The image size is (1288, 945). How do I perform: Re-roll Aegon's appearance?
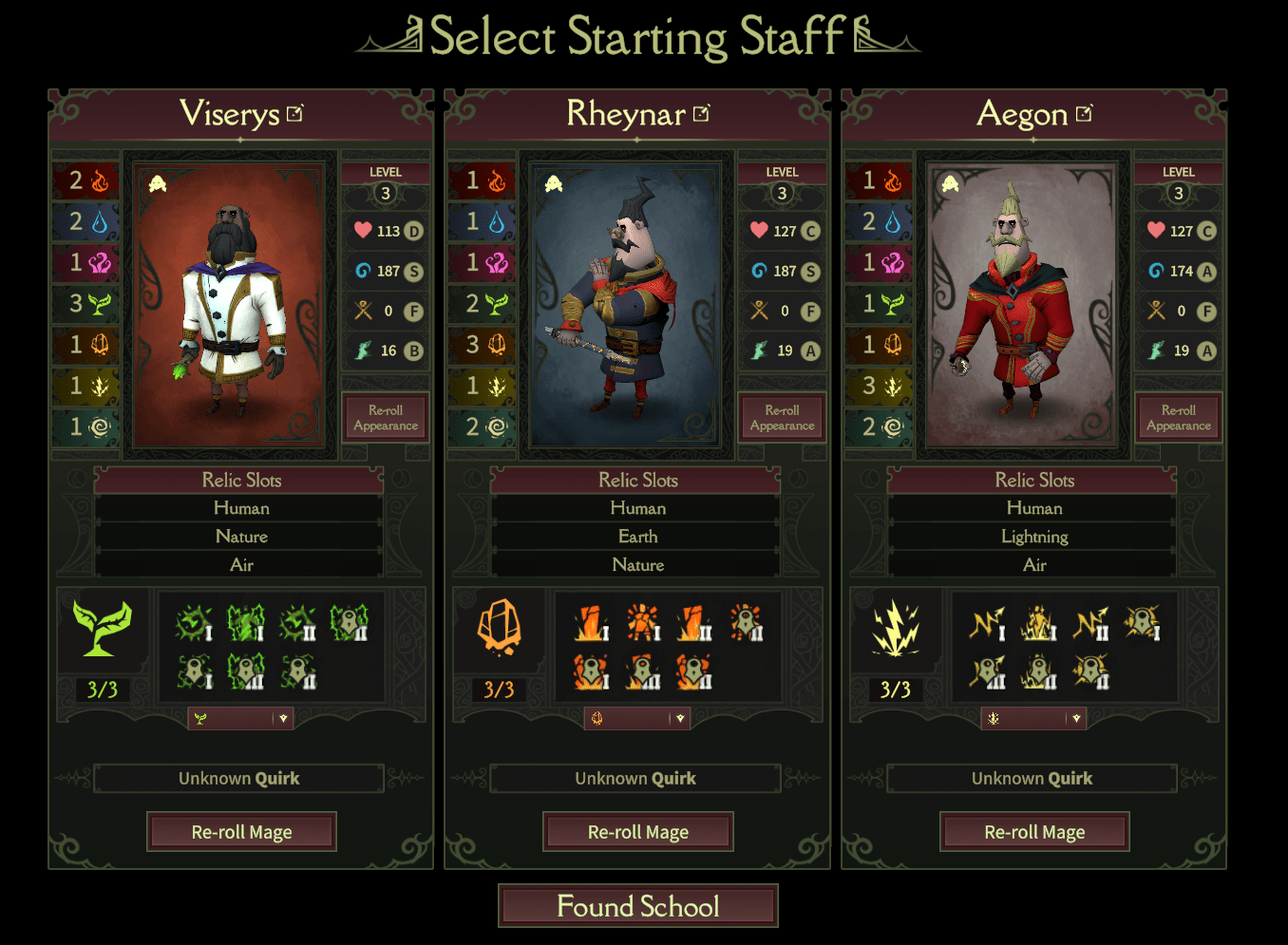(1179, 418)
